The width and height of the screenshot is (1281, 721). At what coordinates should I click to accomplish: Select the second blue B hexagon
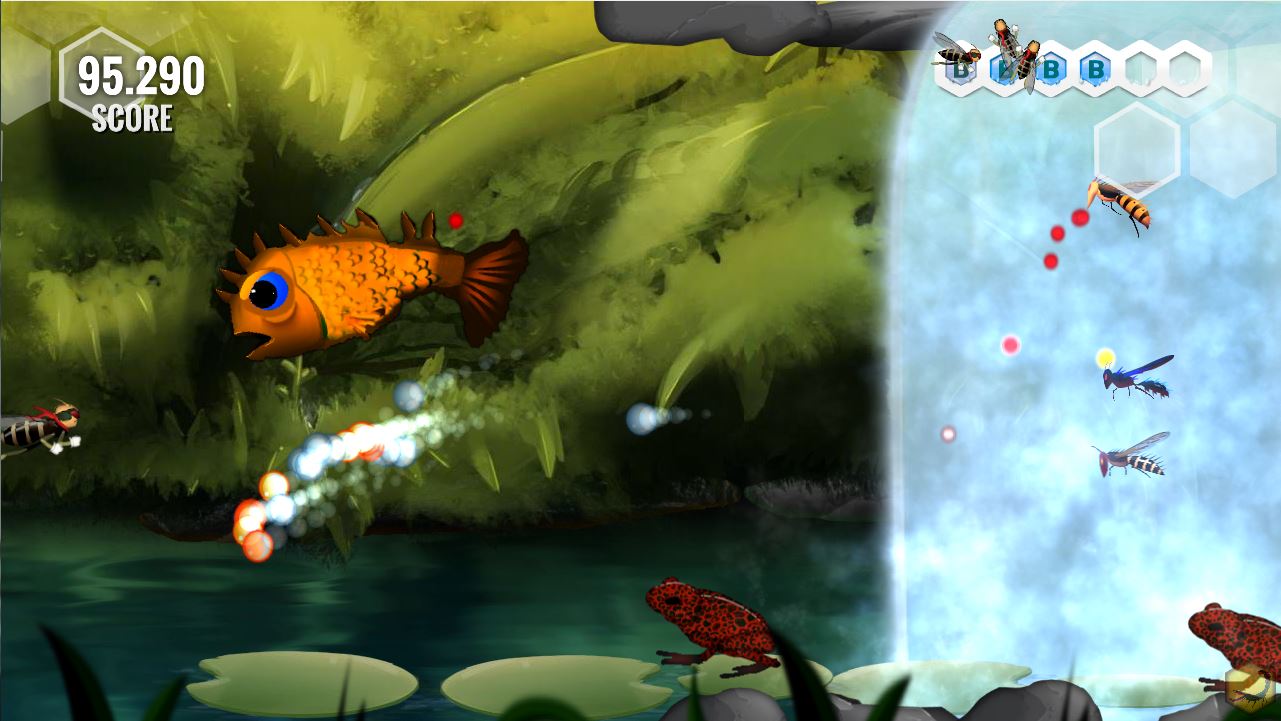(1003, 70)
